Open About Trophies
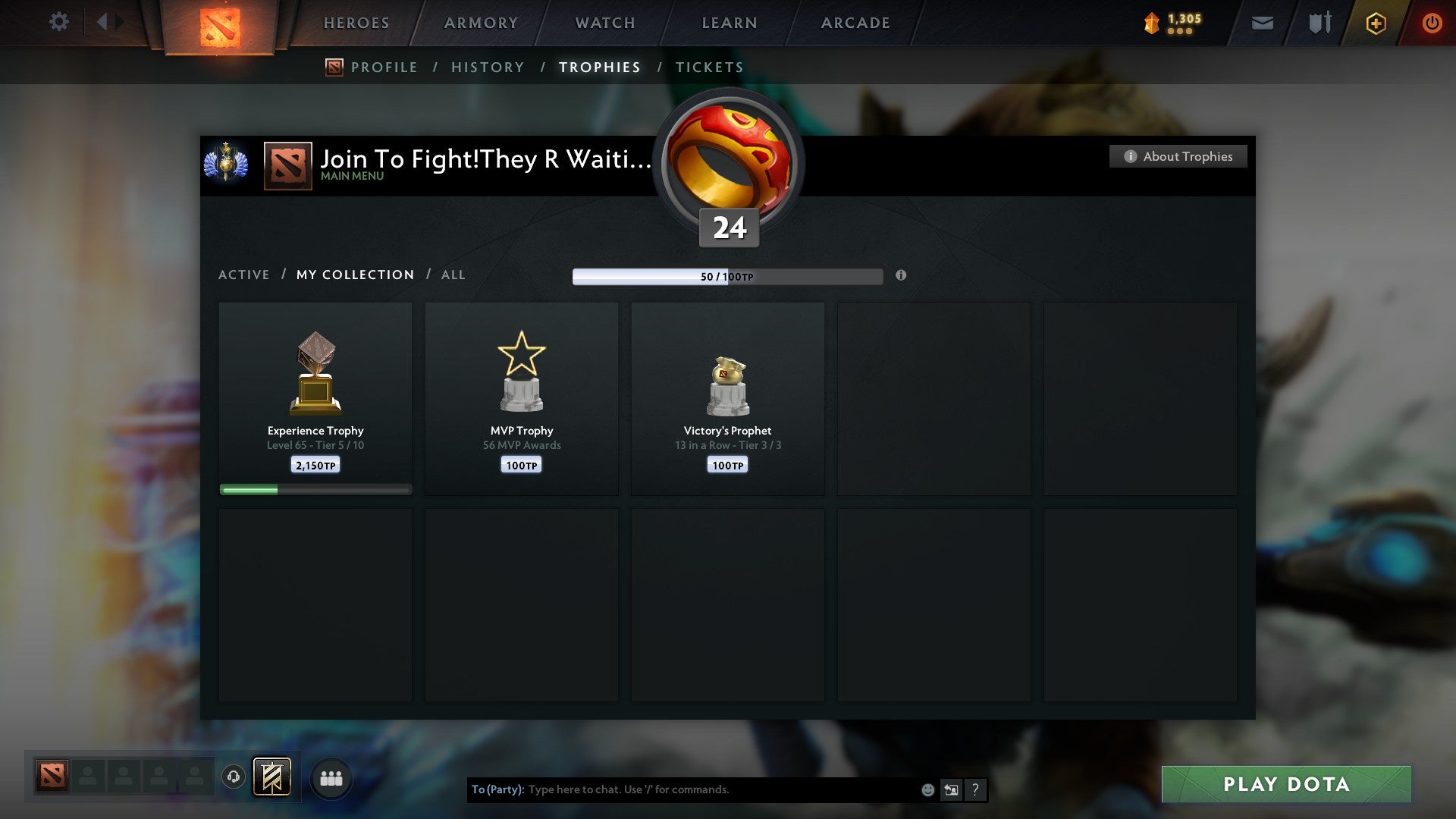1456x819 pixels. 1178,156
